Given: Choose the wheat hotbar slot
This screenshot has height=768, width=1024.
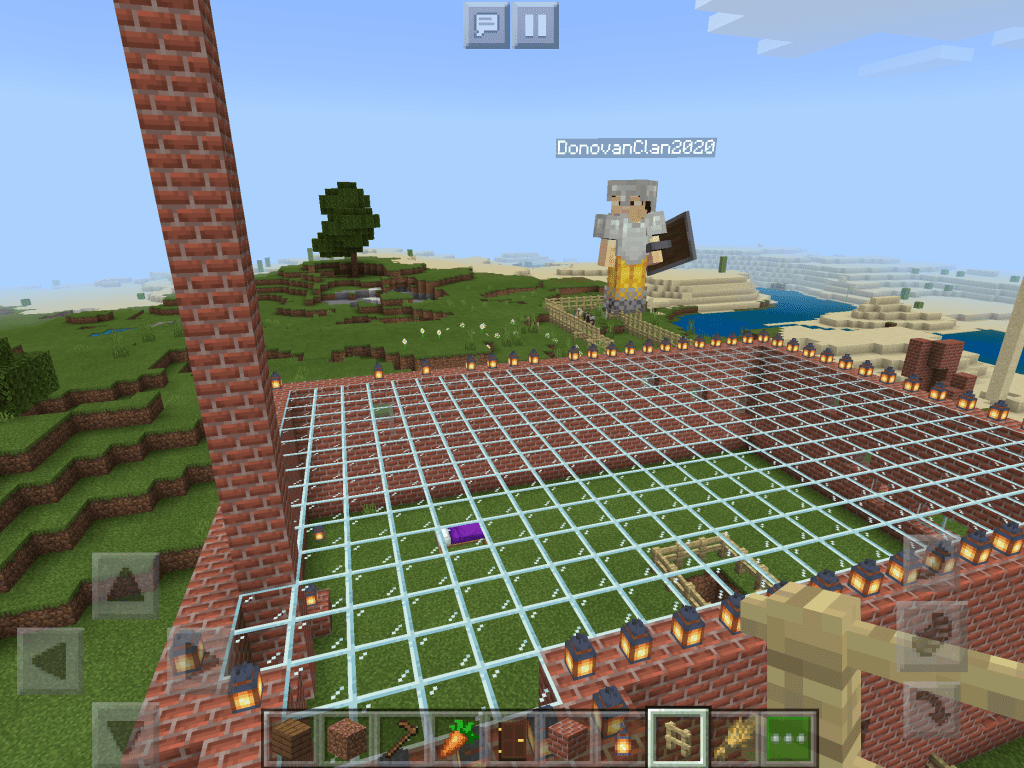Looking at the screenshot, I should 733,738.
